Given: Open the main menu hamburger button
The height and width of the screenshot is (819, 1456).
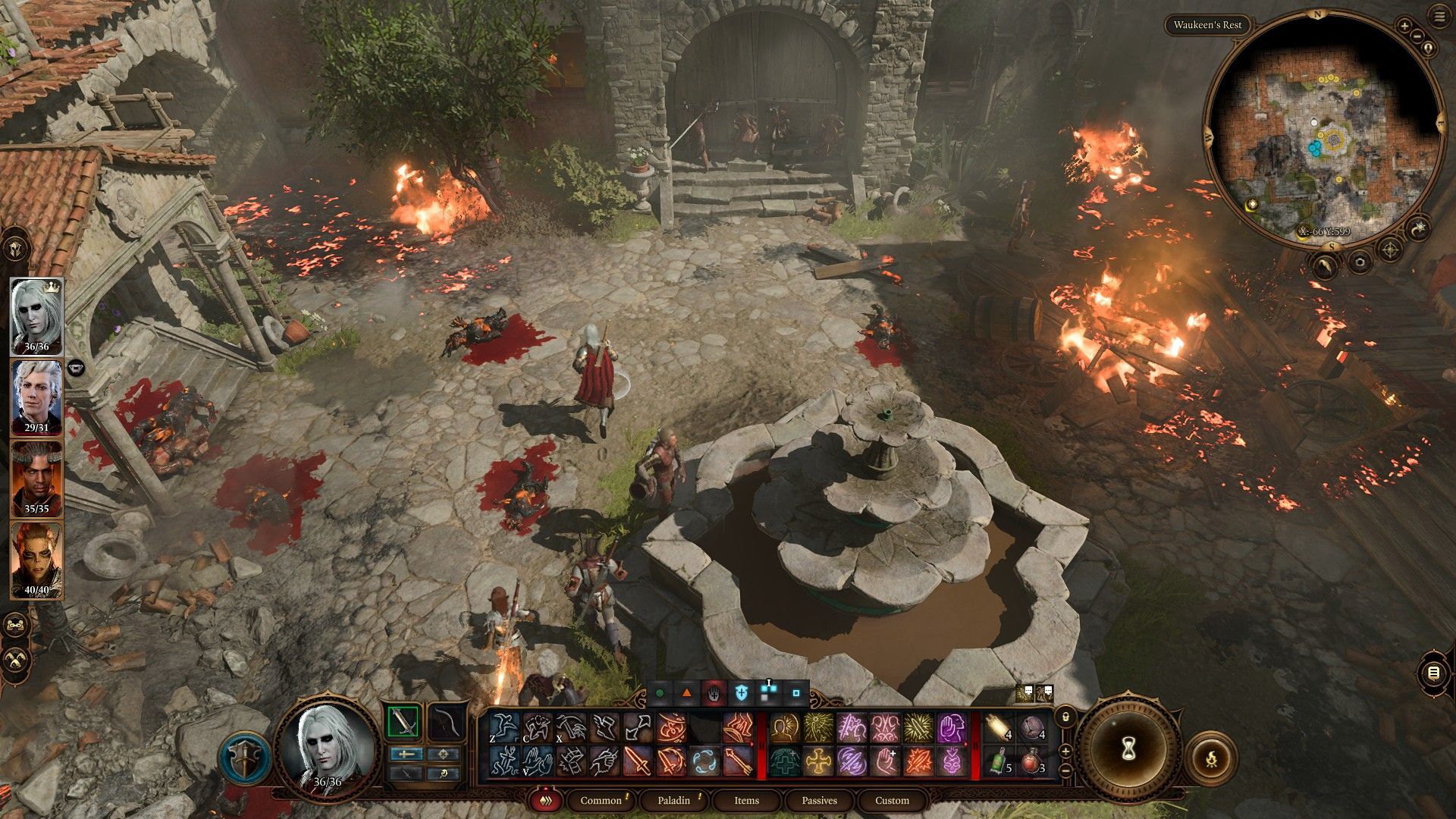Looking at the screenshot, I should pos(1439,15).
